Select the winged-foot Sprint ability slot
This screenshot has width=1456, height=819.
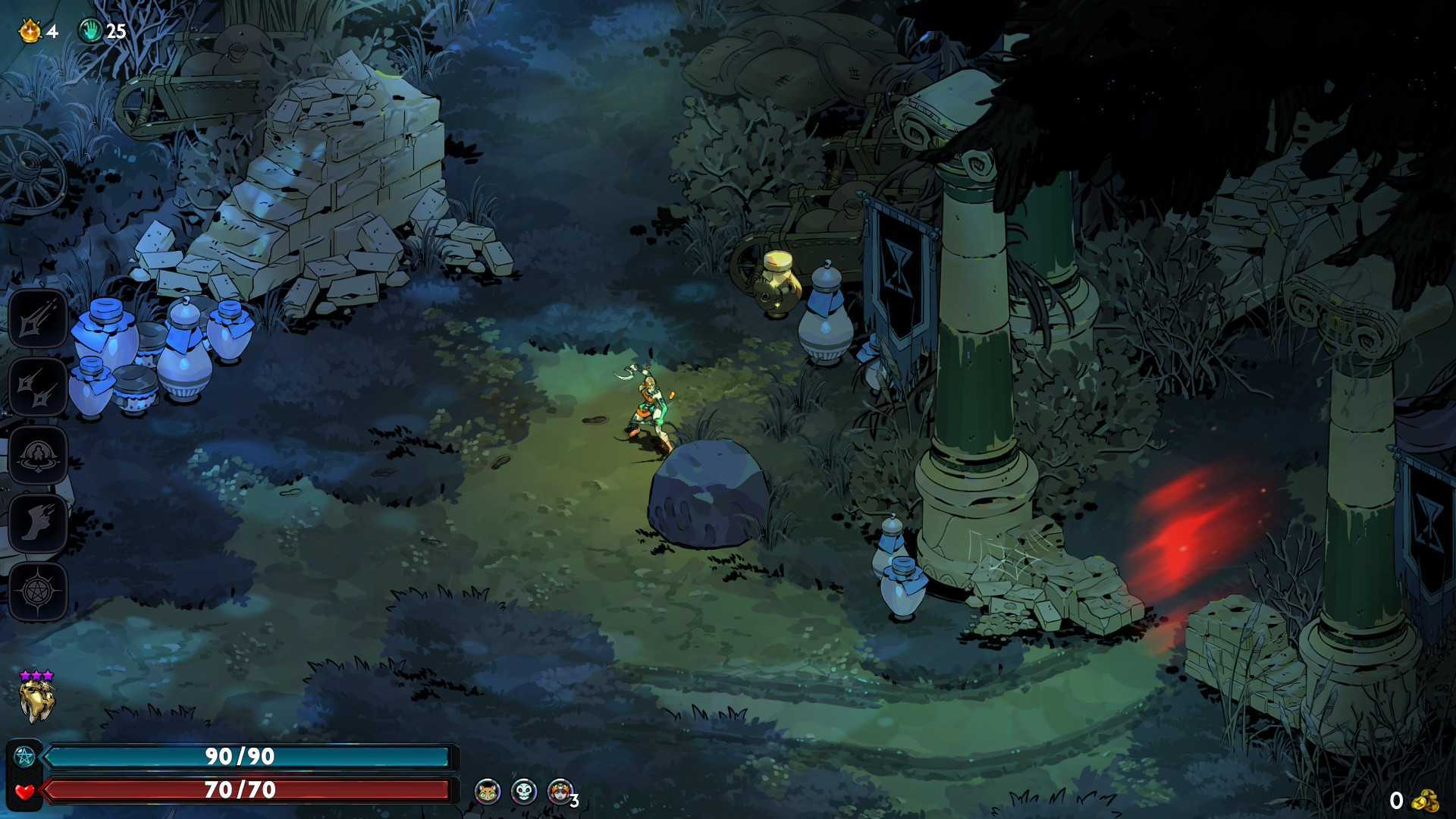pyautogui.click(x=38, y=523)
